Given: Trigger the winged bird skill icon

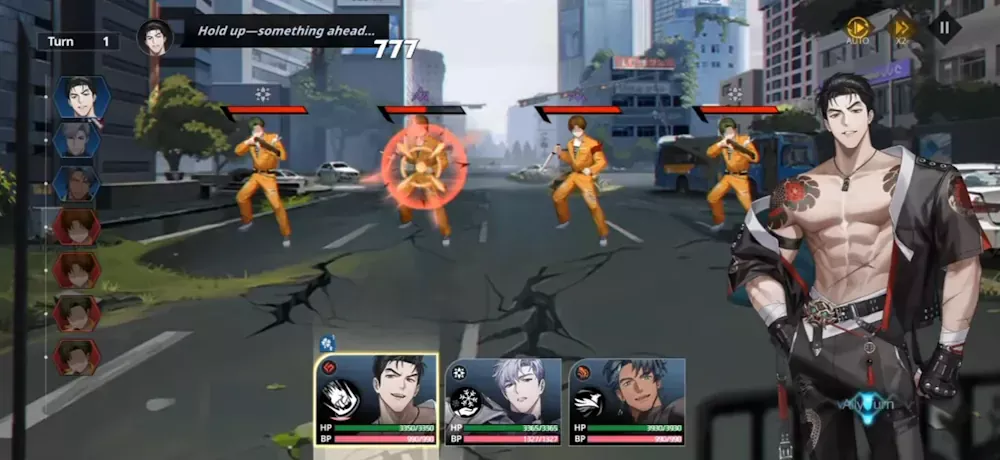Looking at the screenshot, I should click(591, 401).
